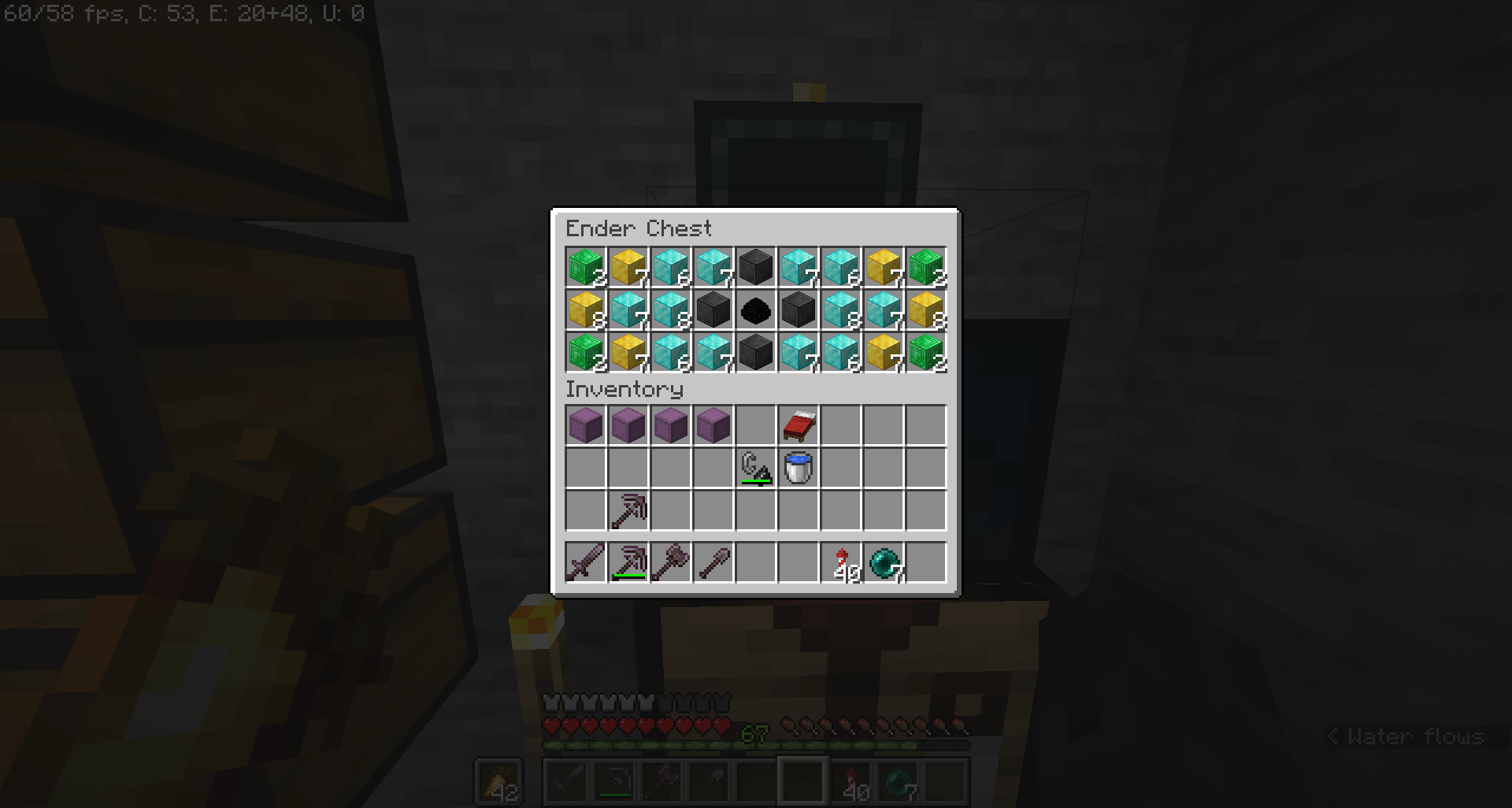This screenshot has width=1512, height=808.
Task: Pick up the spare netherite pickaxe in the inventory
Action: click(628, 510)
